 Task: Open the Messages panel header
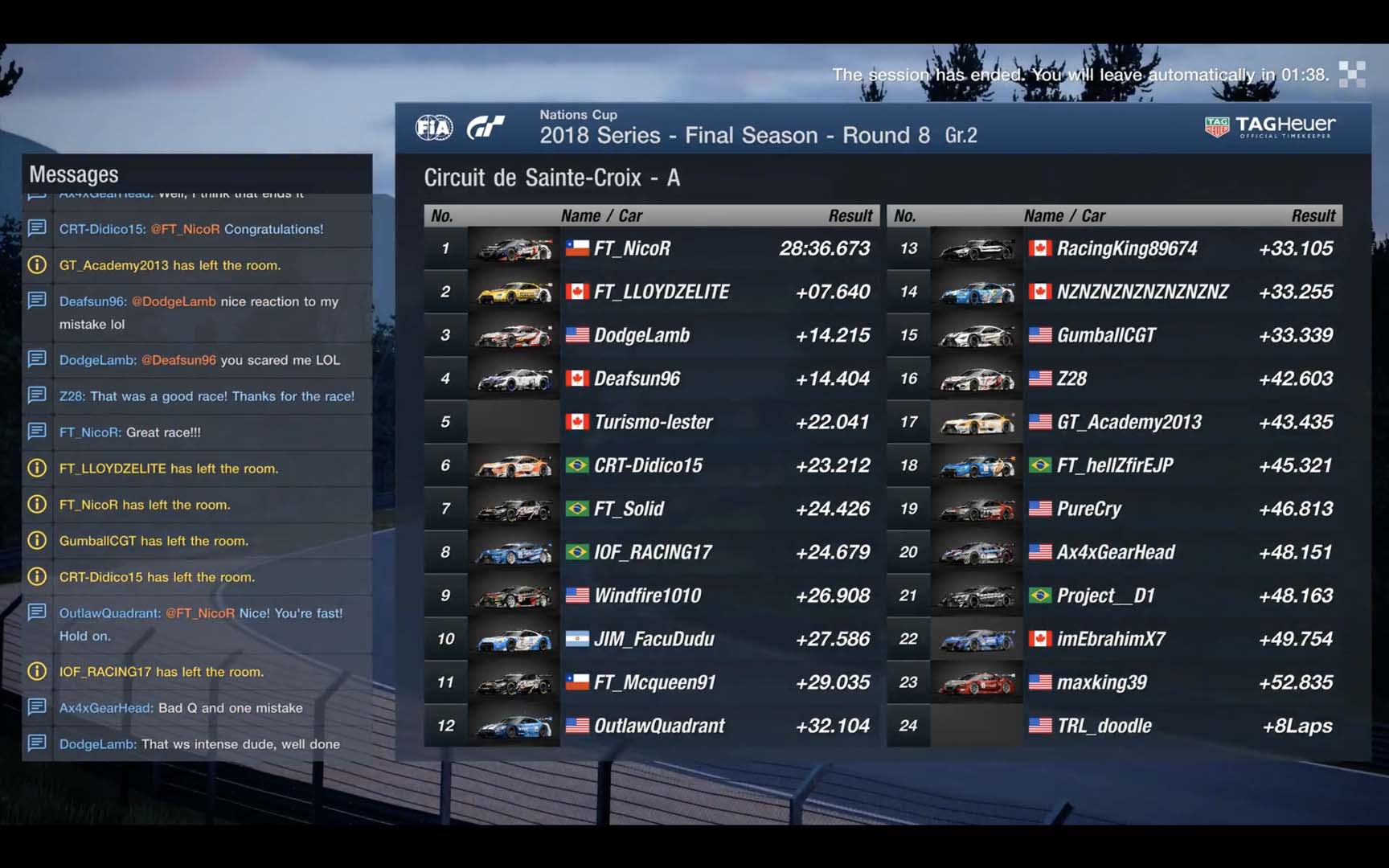[74, 174]
